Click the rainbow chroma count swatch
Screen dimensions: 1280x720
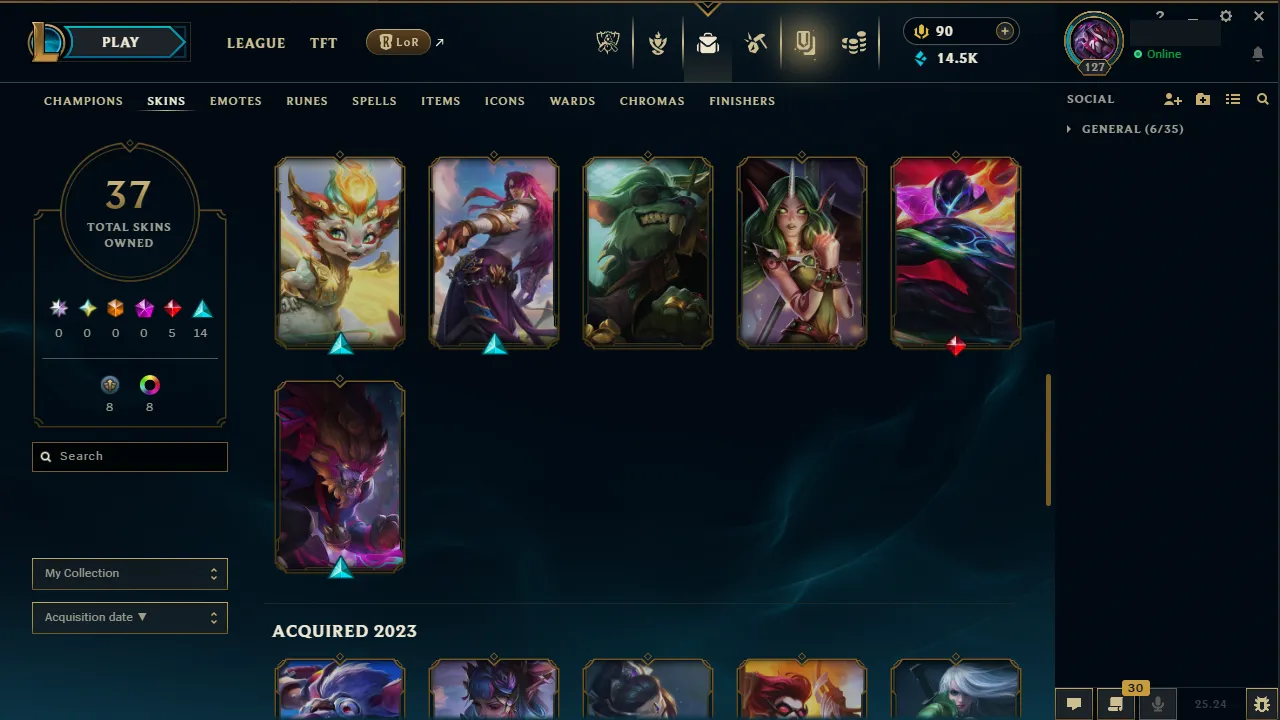(149, 384)
